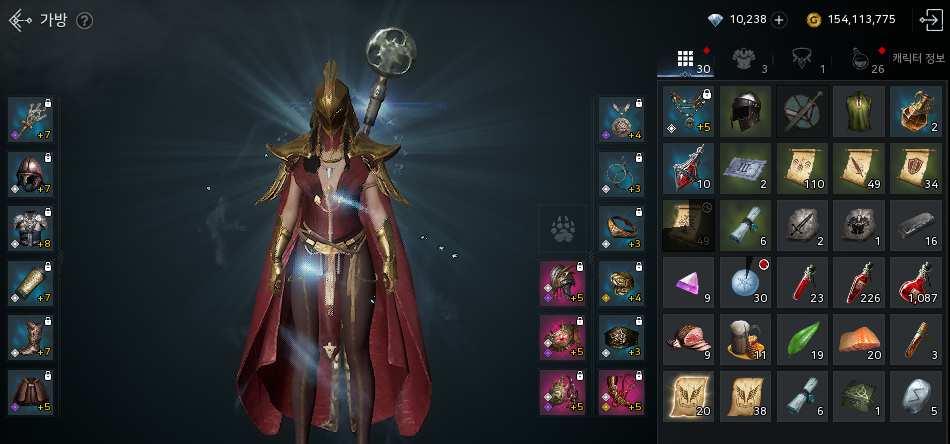Screen dimensions: 950x444
Task: Select the iron helmet in the bag
Action: [745, 111]
